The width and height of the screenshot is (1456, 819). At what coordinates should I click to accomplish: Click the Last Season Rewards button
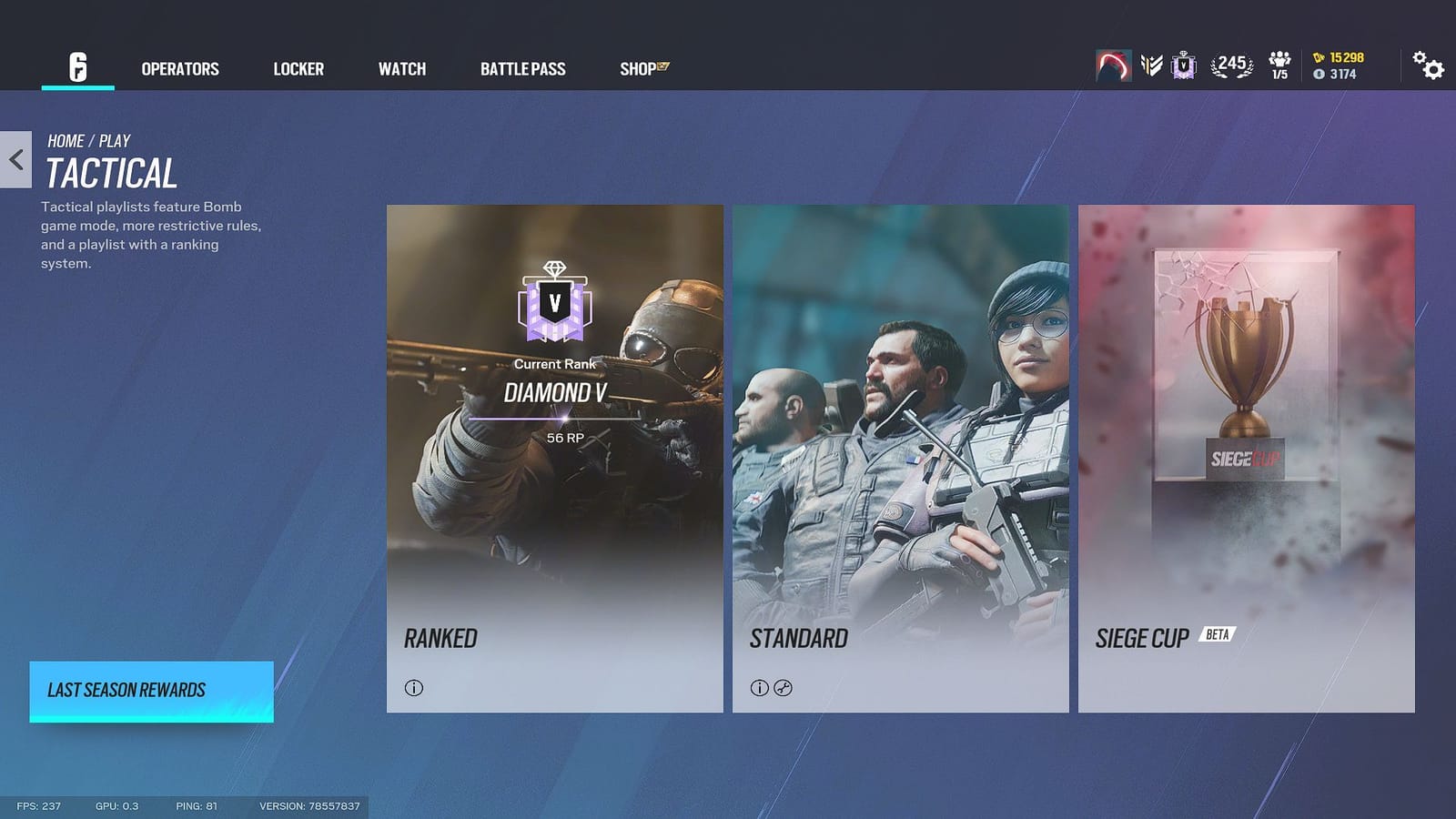click(151, 691)
